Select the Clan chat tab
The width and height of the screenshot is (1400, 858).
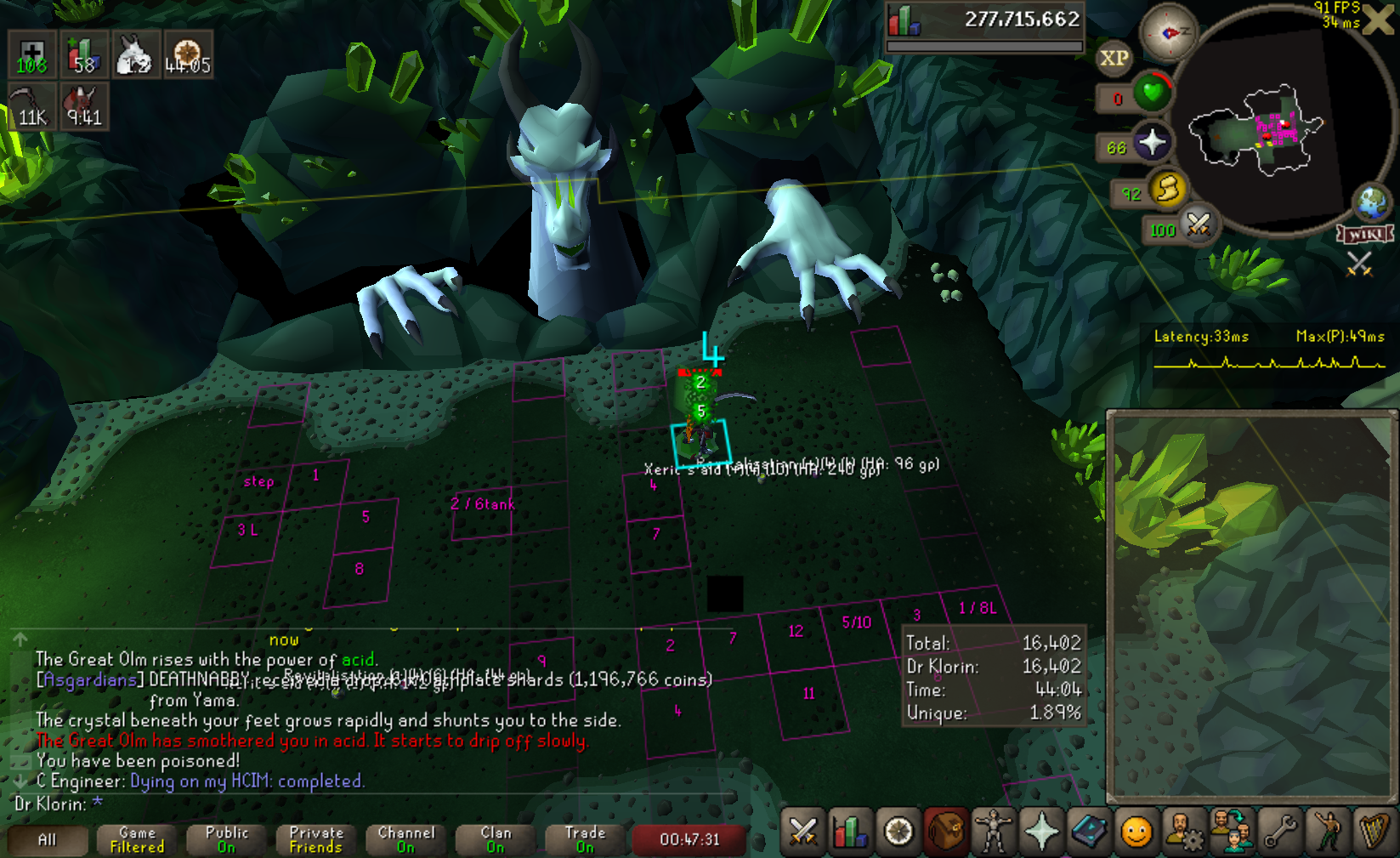(496, 840)
